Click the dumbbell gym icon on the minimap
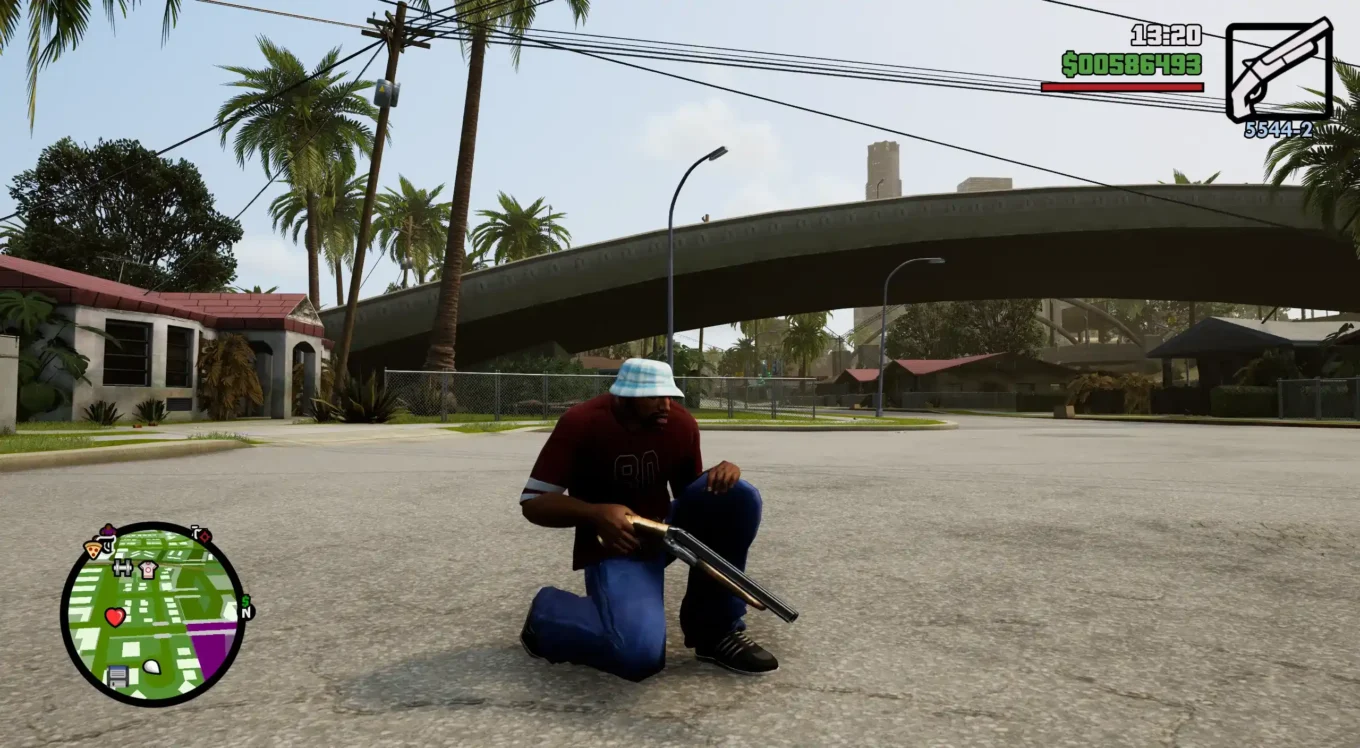This screenshot has height=748, width=1360. point(124,568)
